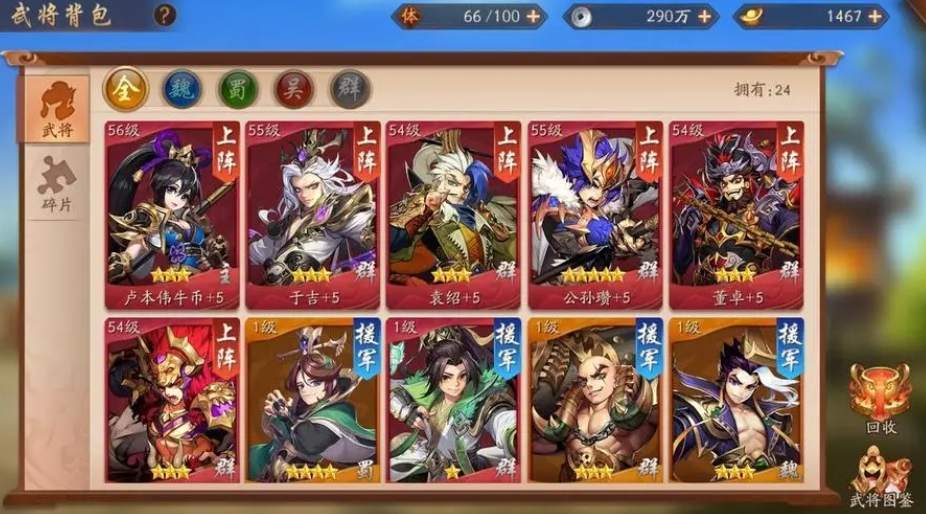Pick the 公孙瓒+5 general card

tap(595, 213)
